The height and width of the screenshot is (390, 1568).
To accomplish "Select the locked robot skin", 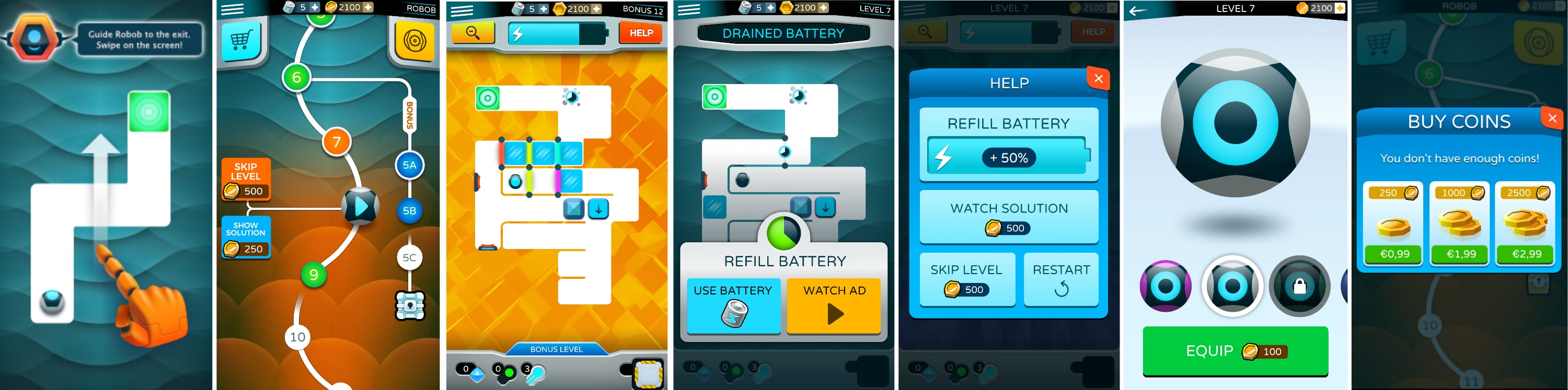I will click(x=1299, y=286).
